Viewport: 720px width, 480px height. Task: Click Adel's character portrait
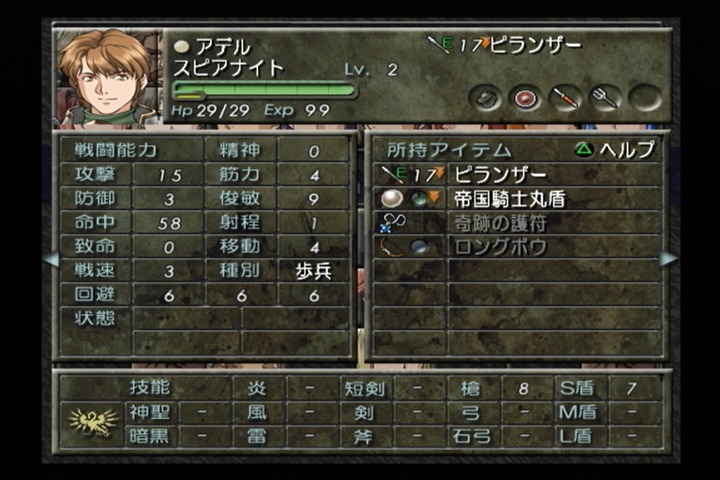tap(107, 77)
